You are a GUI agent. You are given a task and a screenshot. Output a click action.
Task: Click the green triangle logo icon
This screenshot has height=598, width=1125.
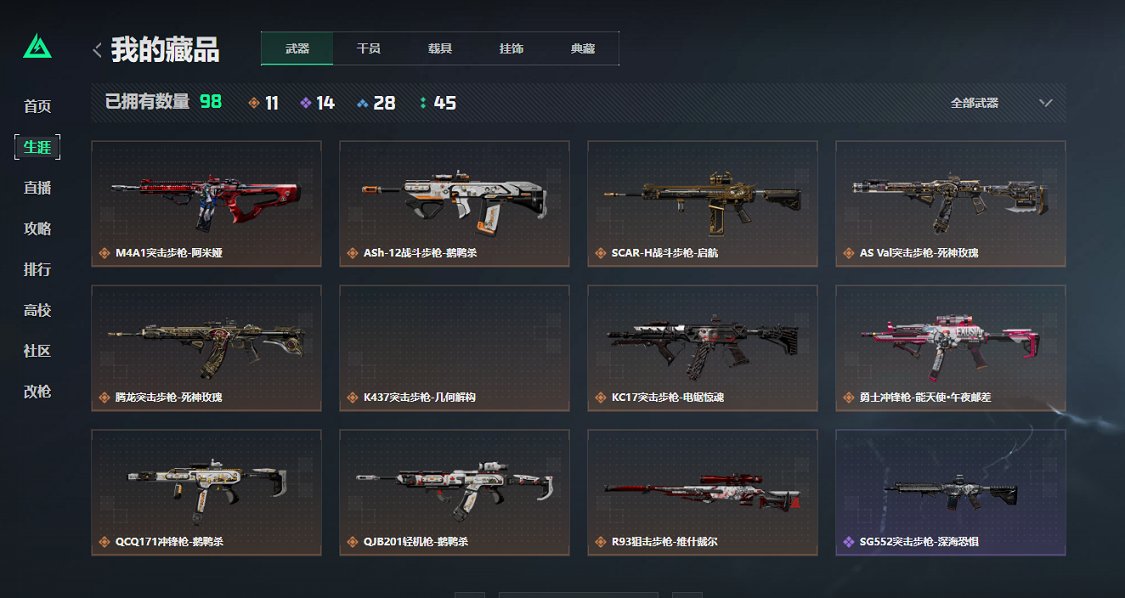click(38, 47)
